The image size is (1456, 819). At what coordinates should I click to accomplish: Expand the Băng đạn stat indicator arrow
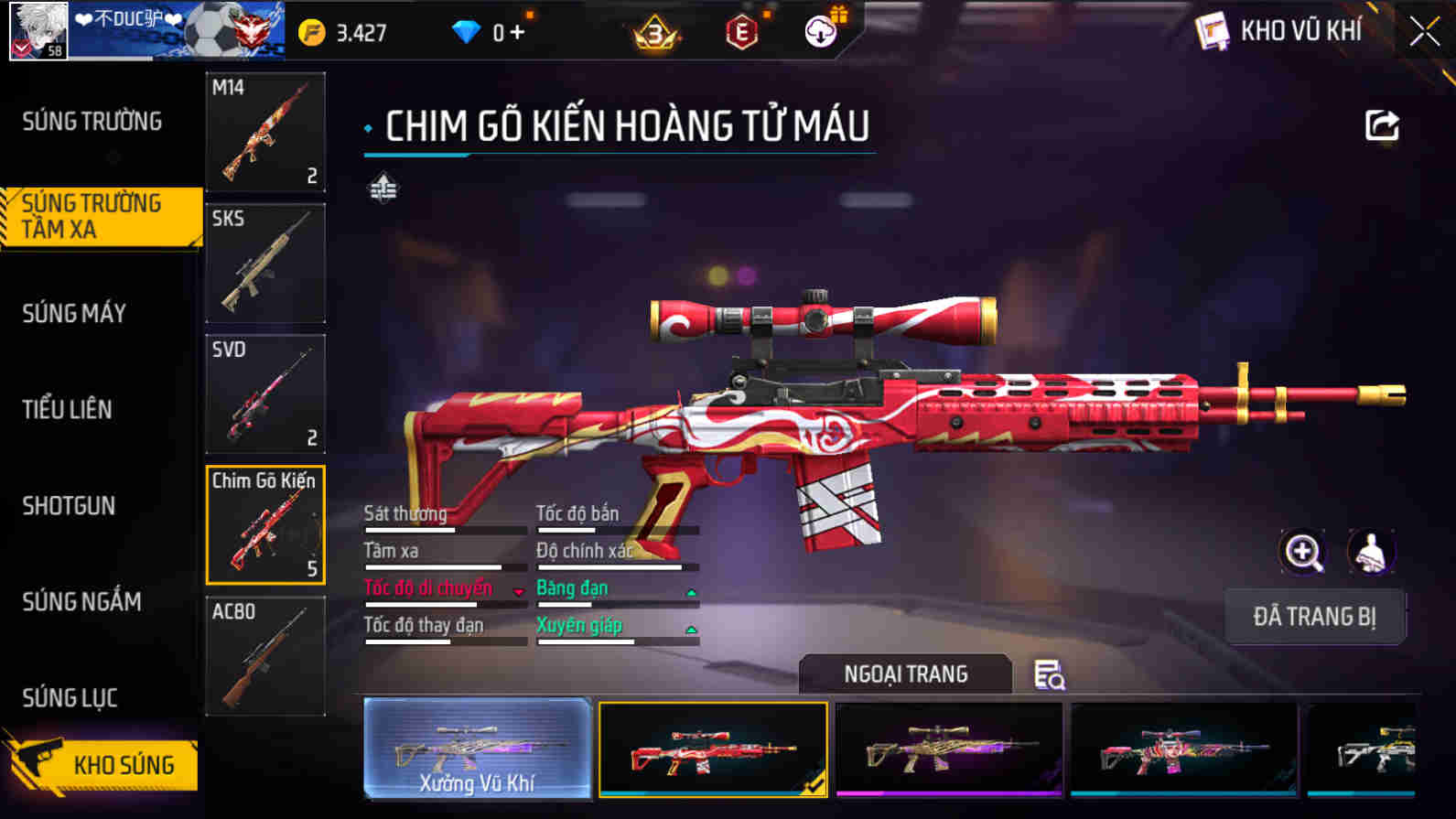pyautogui.click(x=691, y=593)
